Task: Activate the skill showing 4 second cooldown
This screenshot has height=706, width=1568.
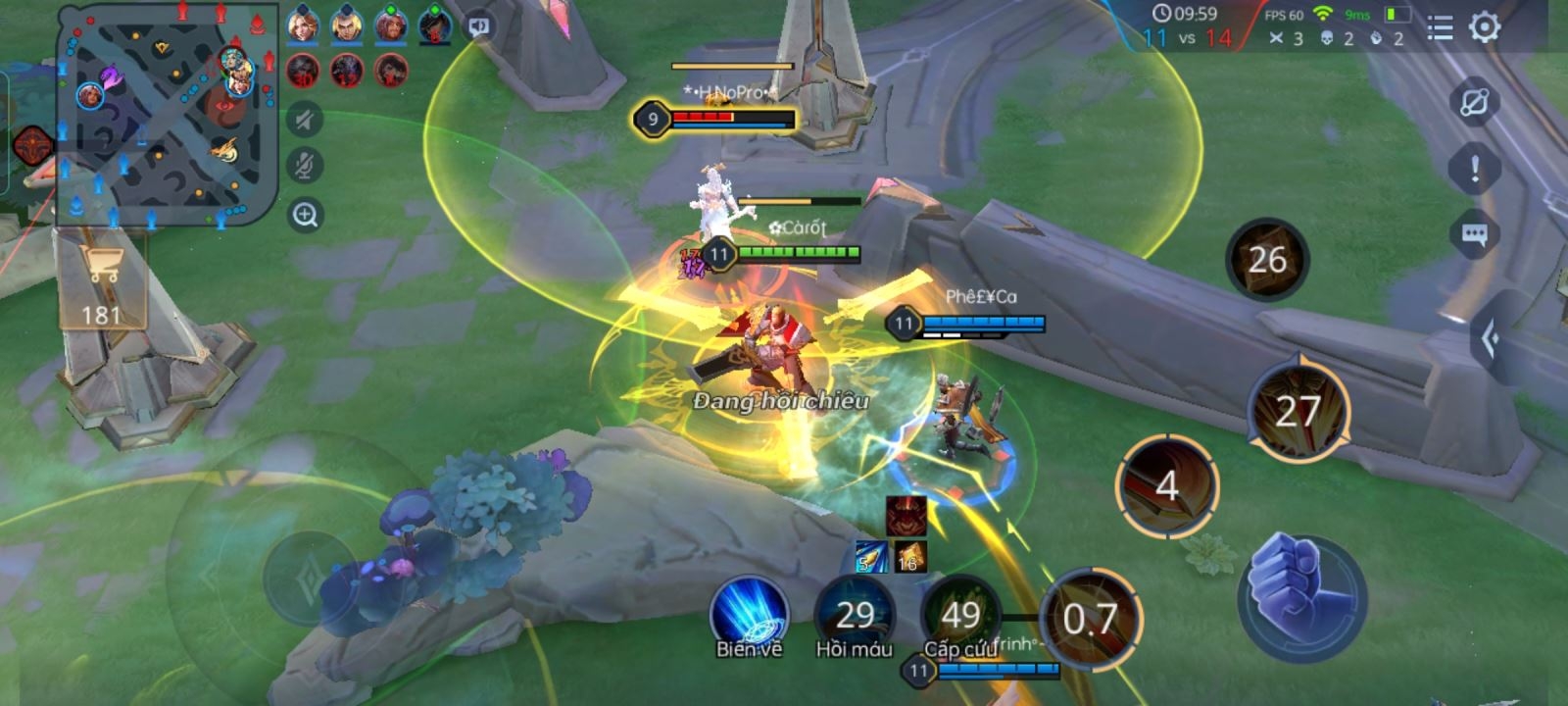Action: [1166, 485]
